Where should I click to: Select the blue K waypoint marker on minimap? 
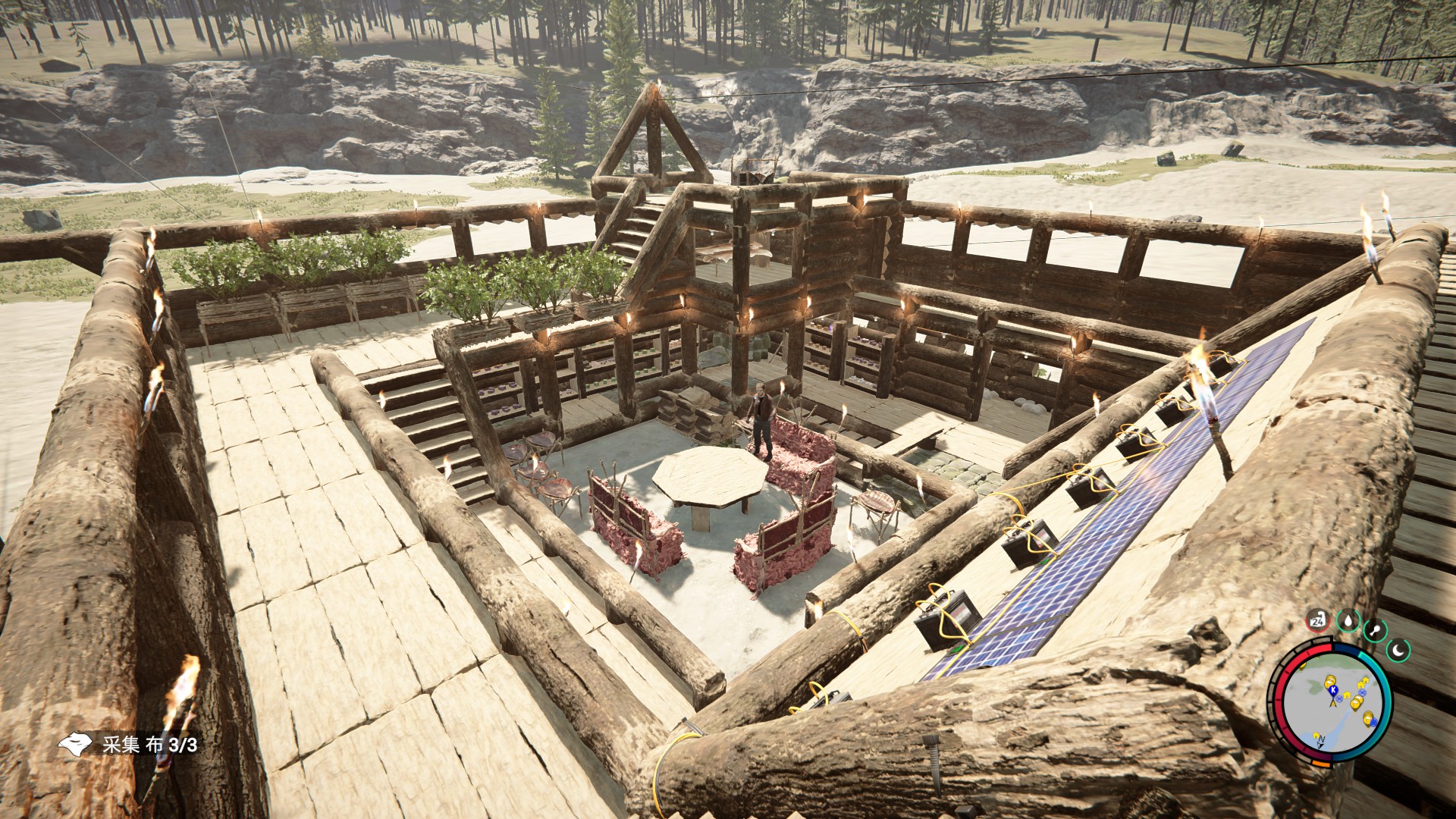[1332, 690]
